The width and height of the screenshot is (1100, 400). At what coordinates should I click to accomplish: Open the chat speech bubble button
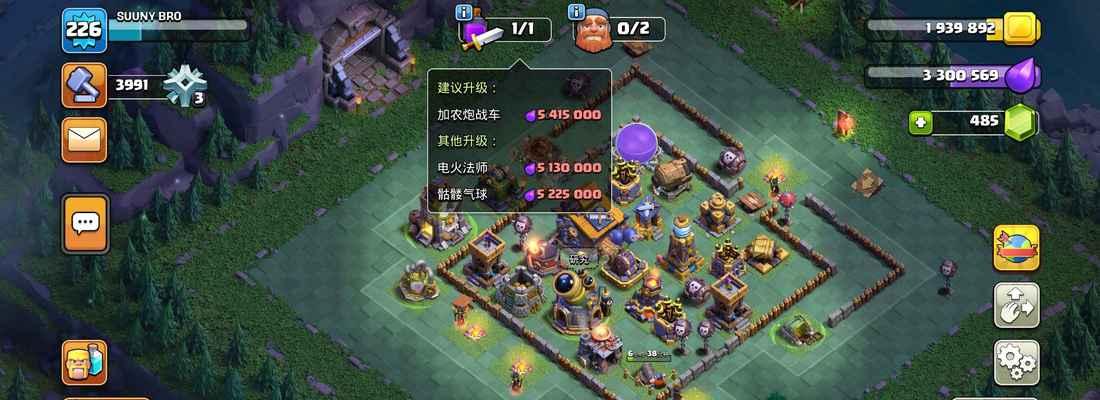85,223
